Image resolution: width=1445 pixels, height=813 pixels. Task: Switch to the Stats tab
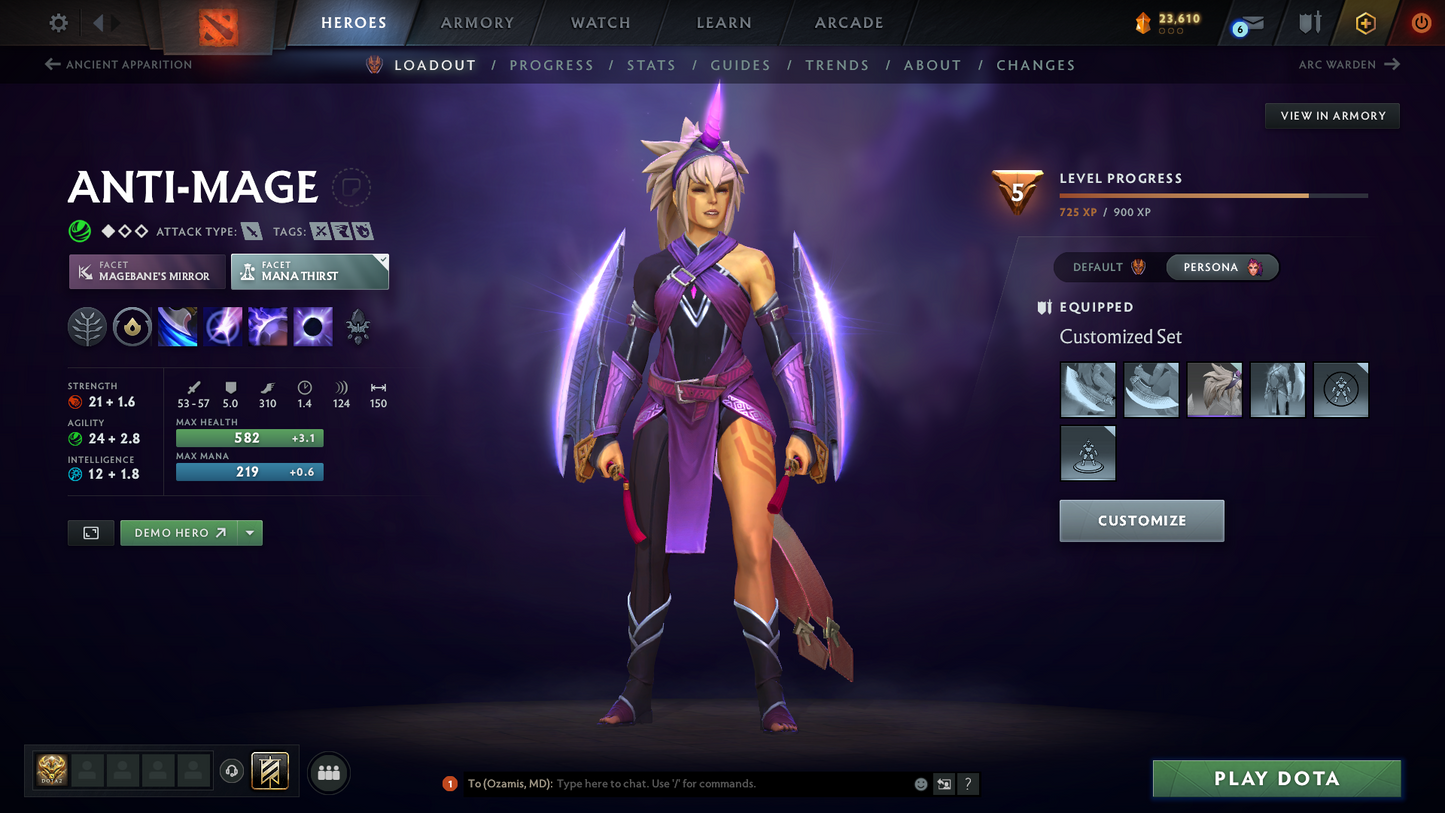click(x=651, y=64)
